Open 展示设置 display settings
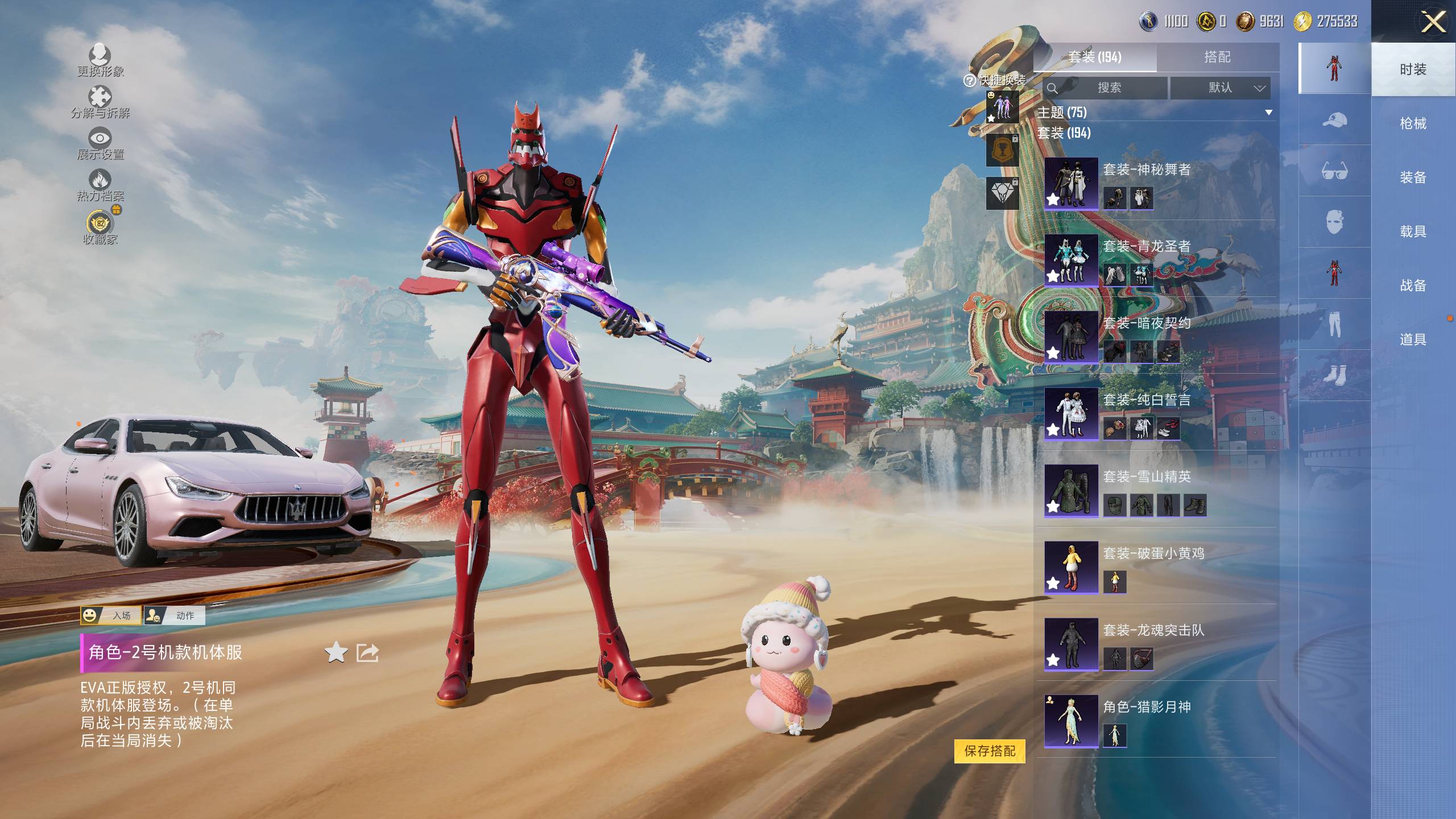Screen dimensions: 1456x819 [x=100, y=143]
